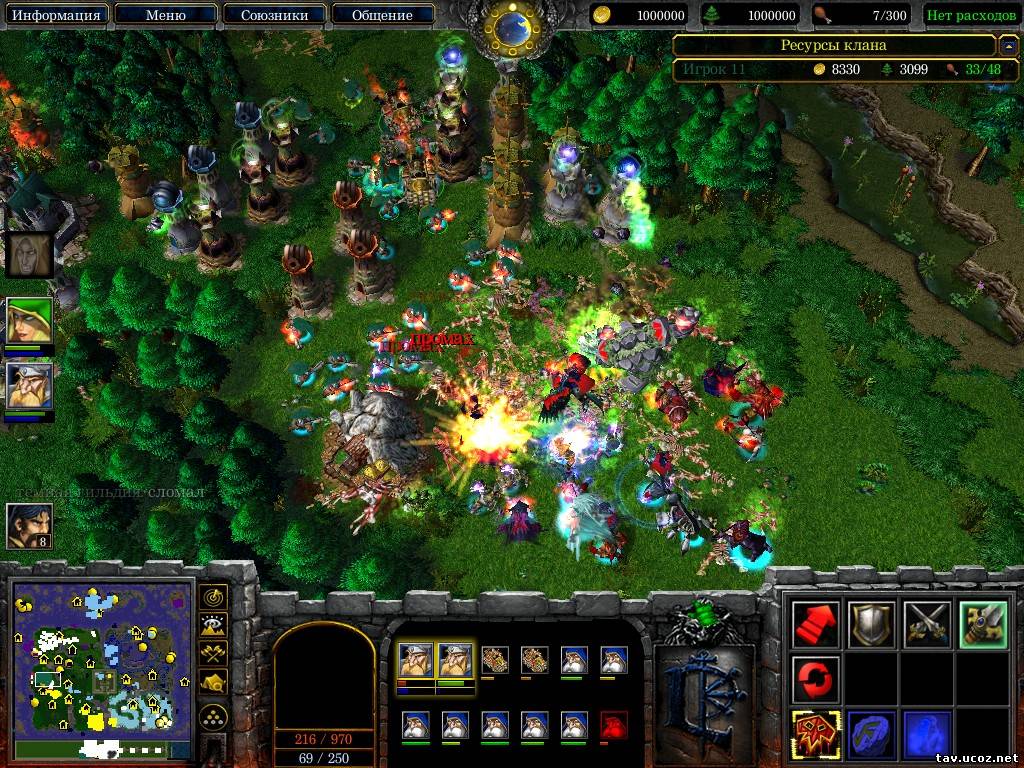1024x768 pixels.
Task: Open the Союзники menu
Action: click(273, 15)
